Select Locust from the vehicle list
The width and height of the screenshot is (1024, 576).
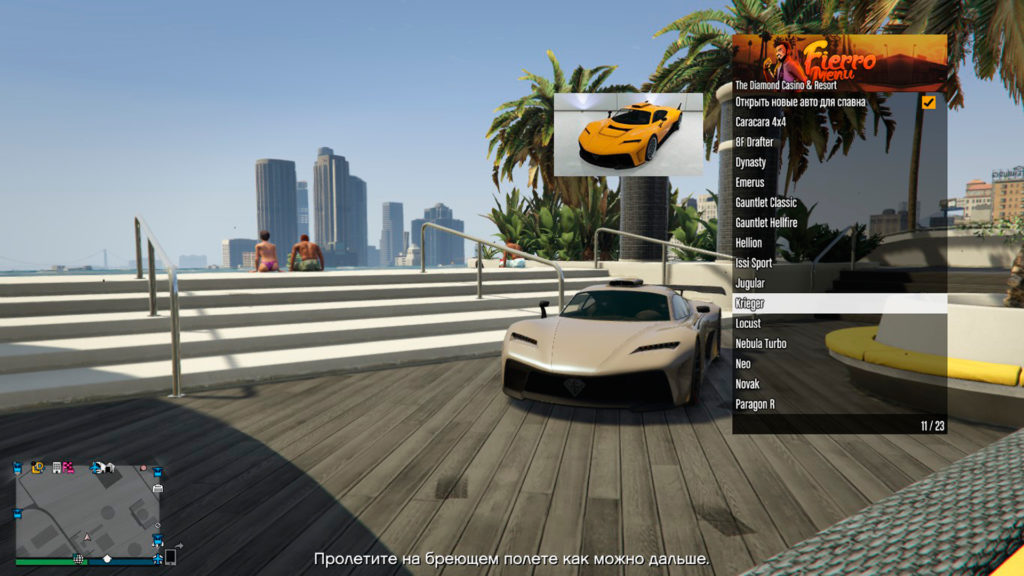tap(748, 324)
